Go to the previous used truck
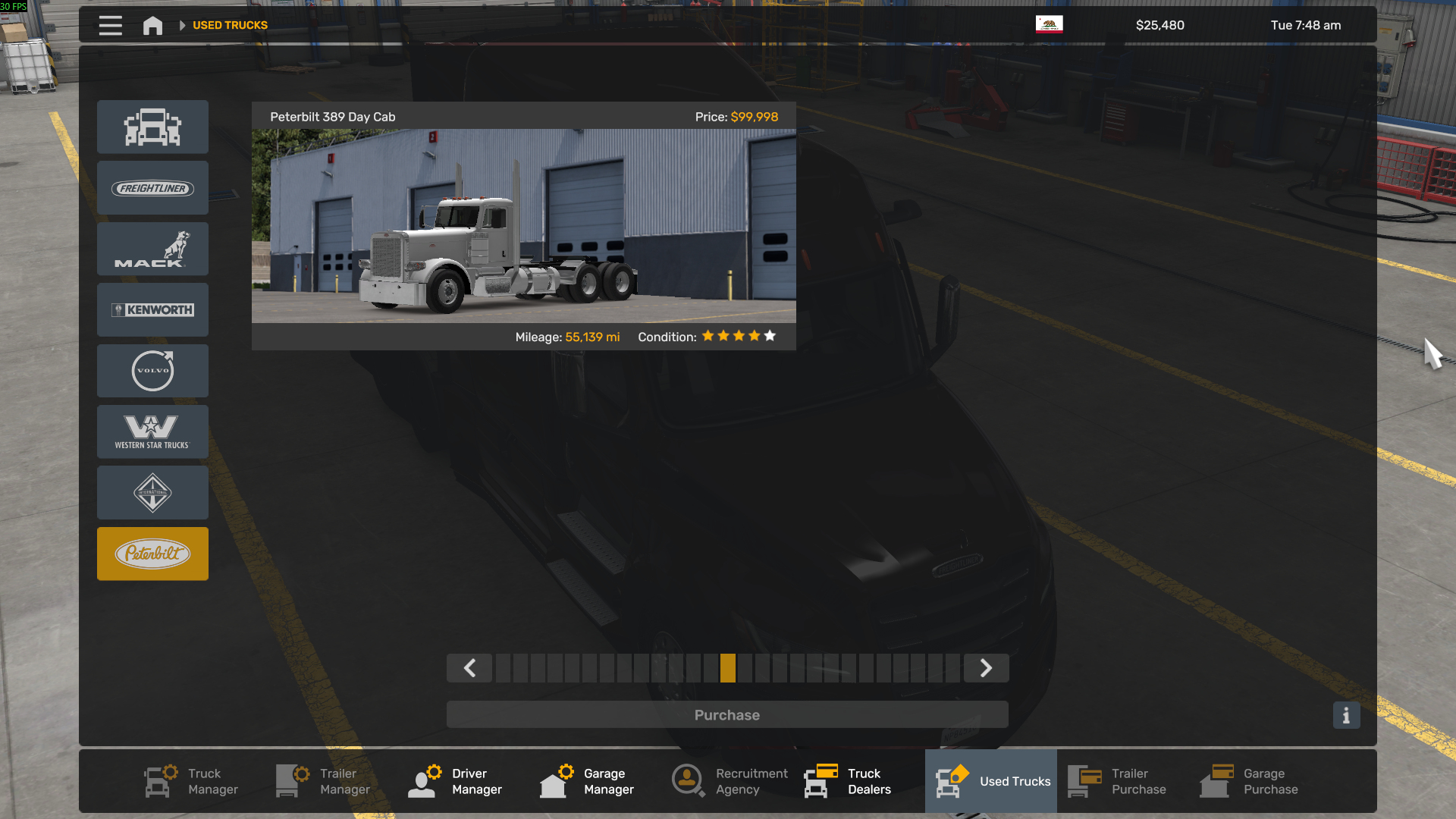1456x819 pixels. (469, 668)
